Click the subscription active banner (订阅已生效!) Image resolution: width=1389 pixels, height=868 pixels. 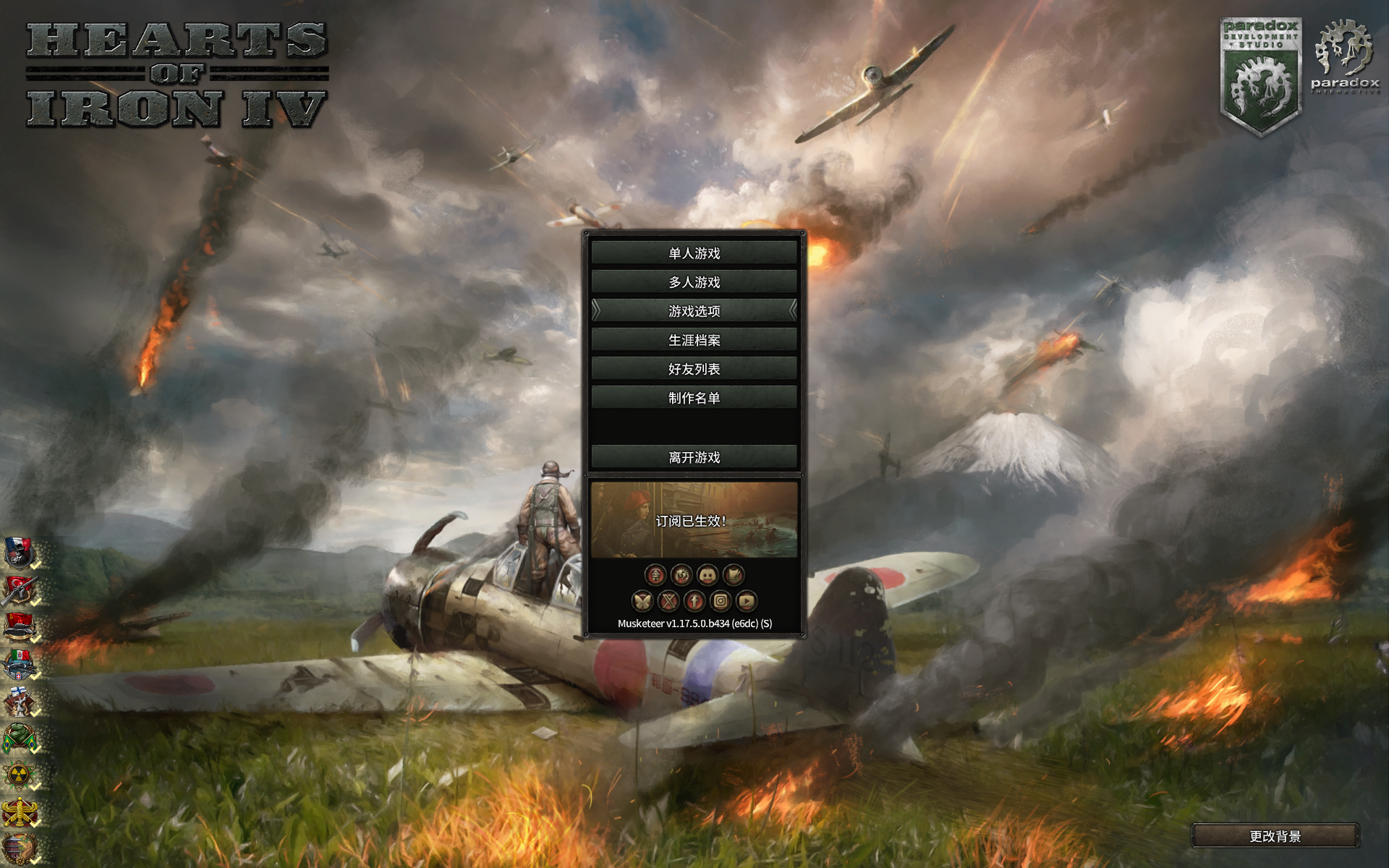pyautogui.click(x=694, y=520)
